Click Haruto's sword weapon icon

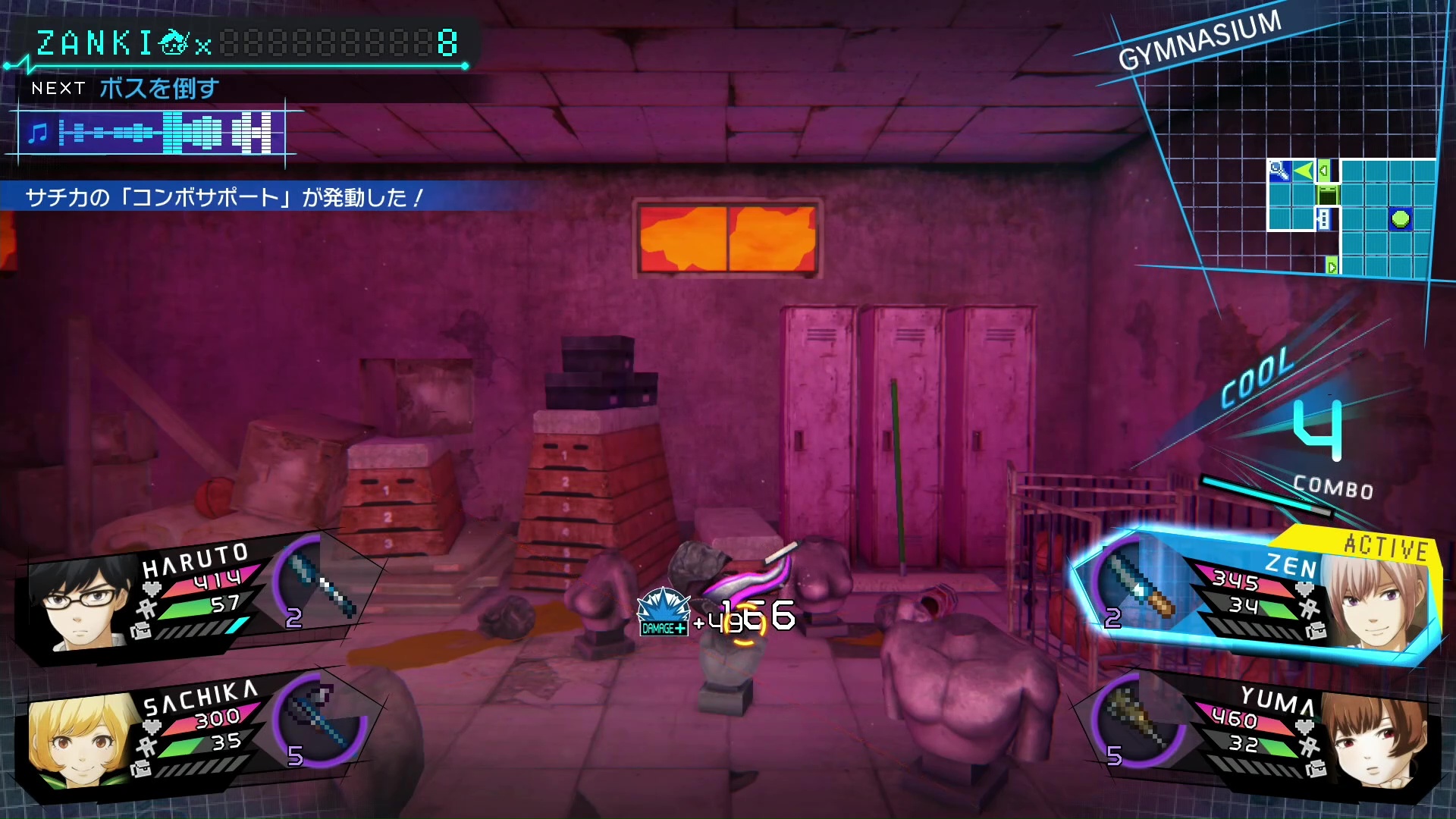coord(322,585)
